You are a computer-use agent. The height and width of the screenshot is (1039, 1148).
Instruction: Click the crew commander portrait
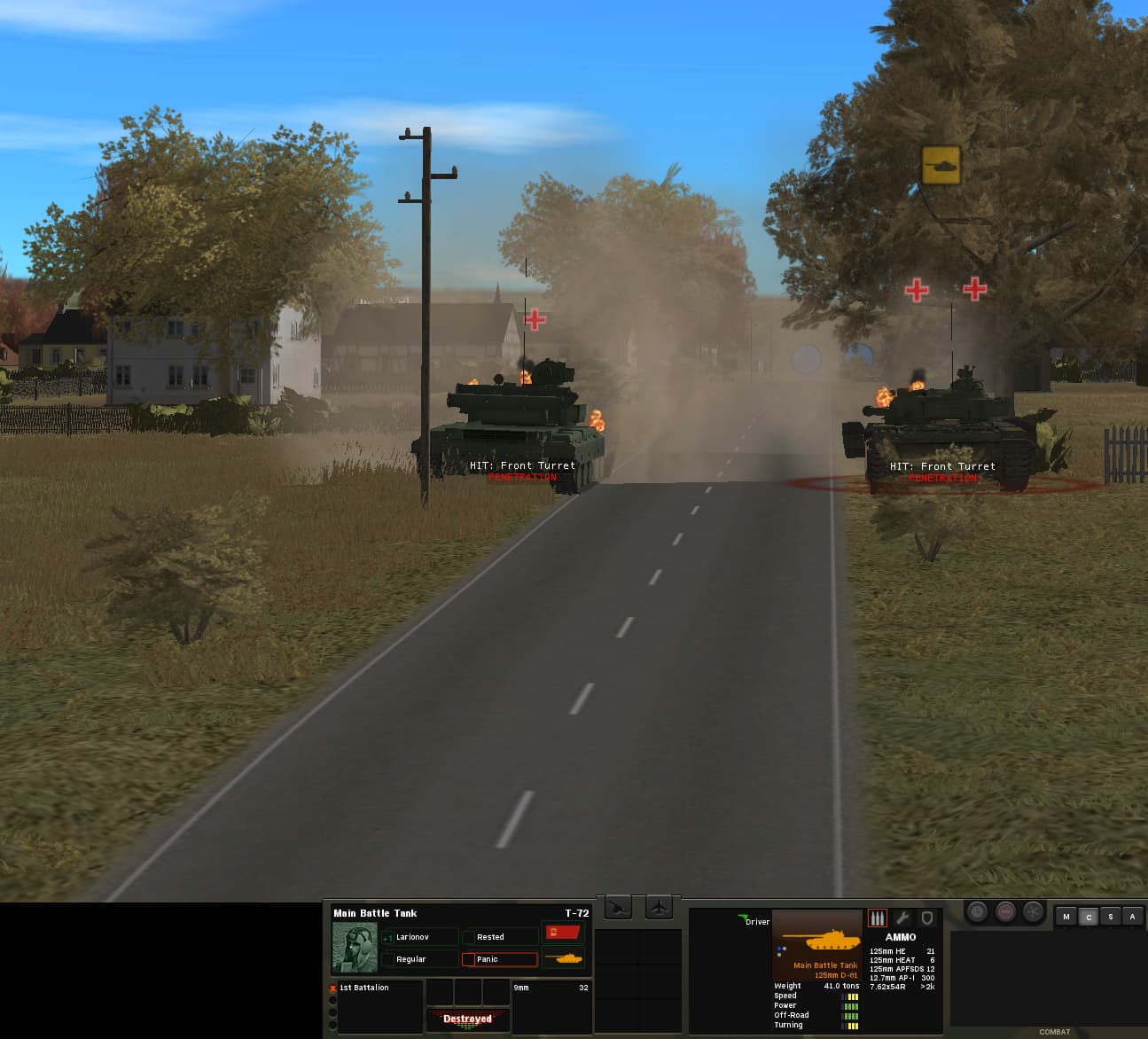coord(355,948)
